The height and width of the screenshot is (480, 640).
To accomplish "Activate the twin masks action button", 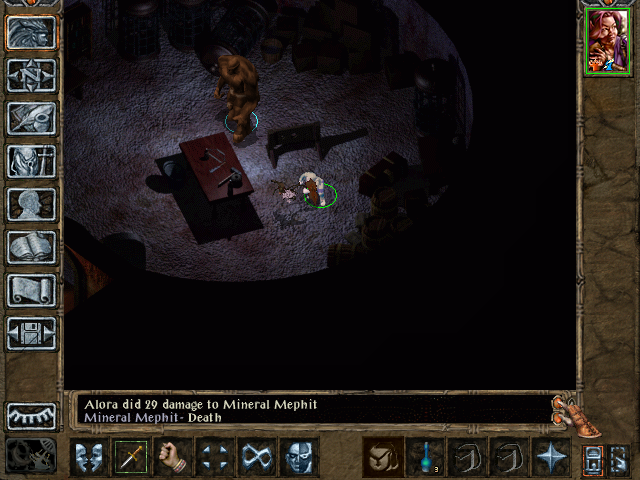I will [x=90, y=457].
